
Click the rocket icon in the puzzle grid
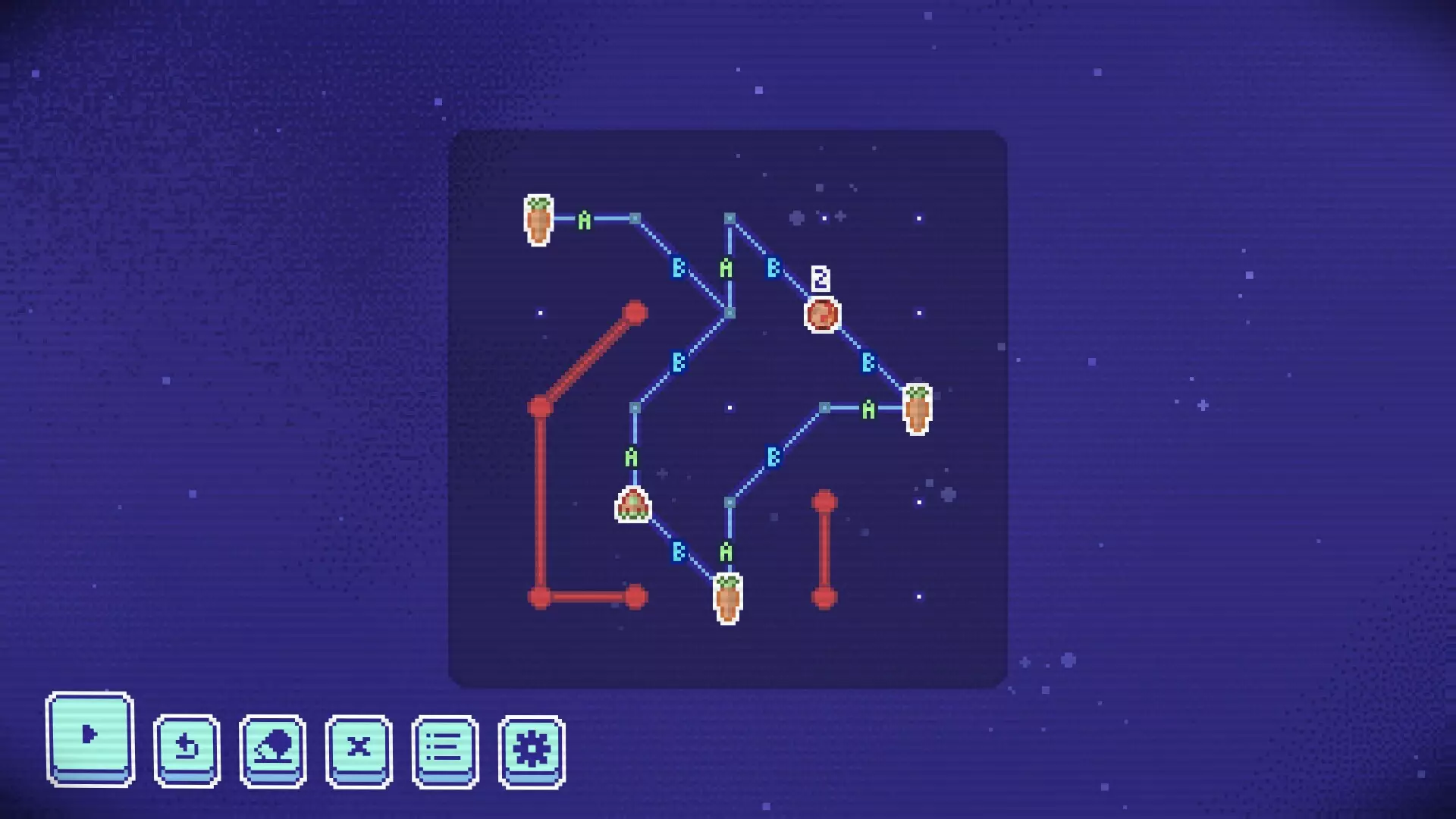click(632, 503)
